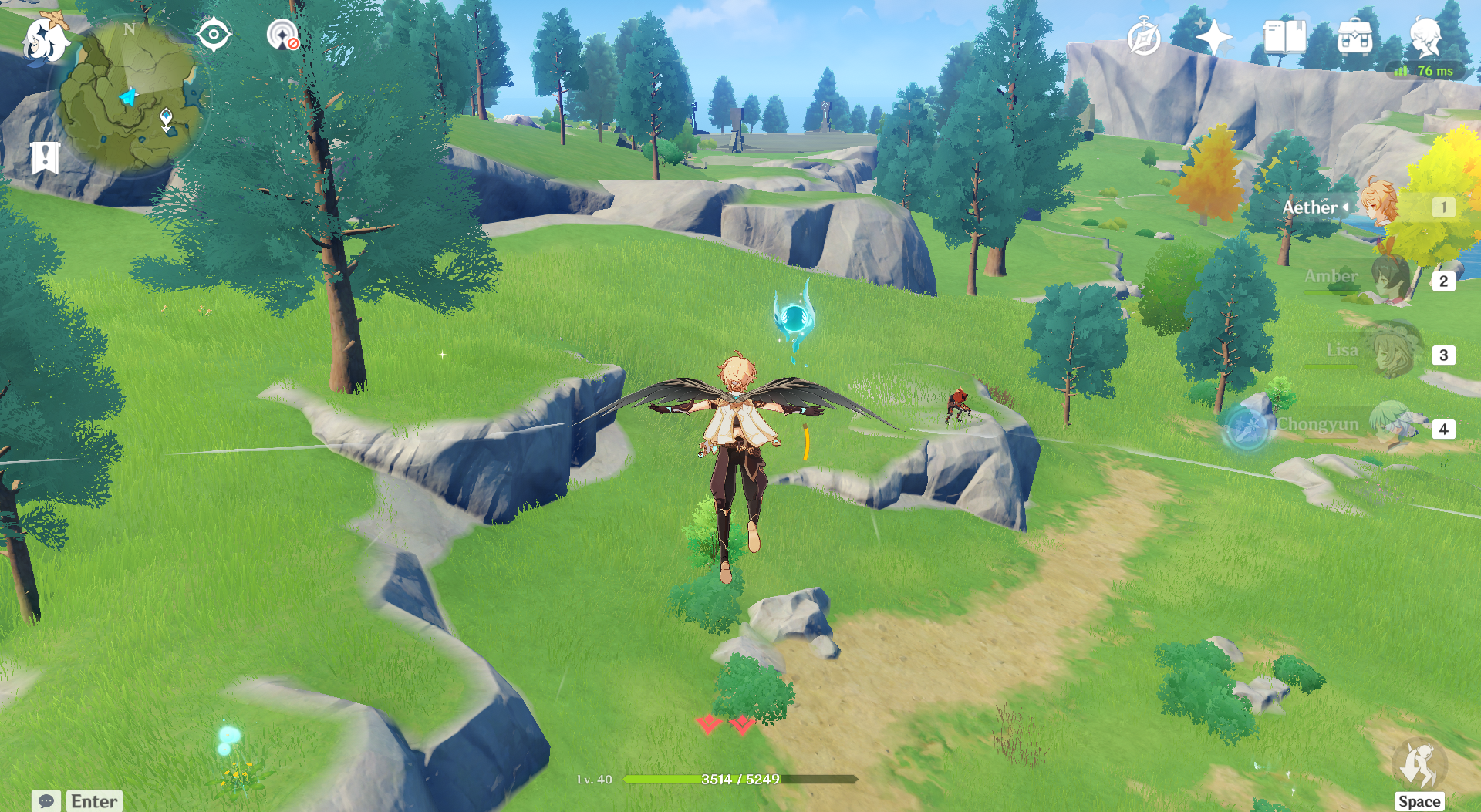
Task: Open the chat speech bubble button
Action: tap(46, 800)
